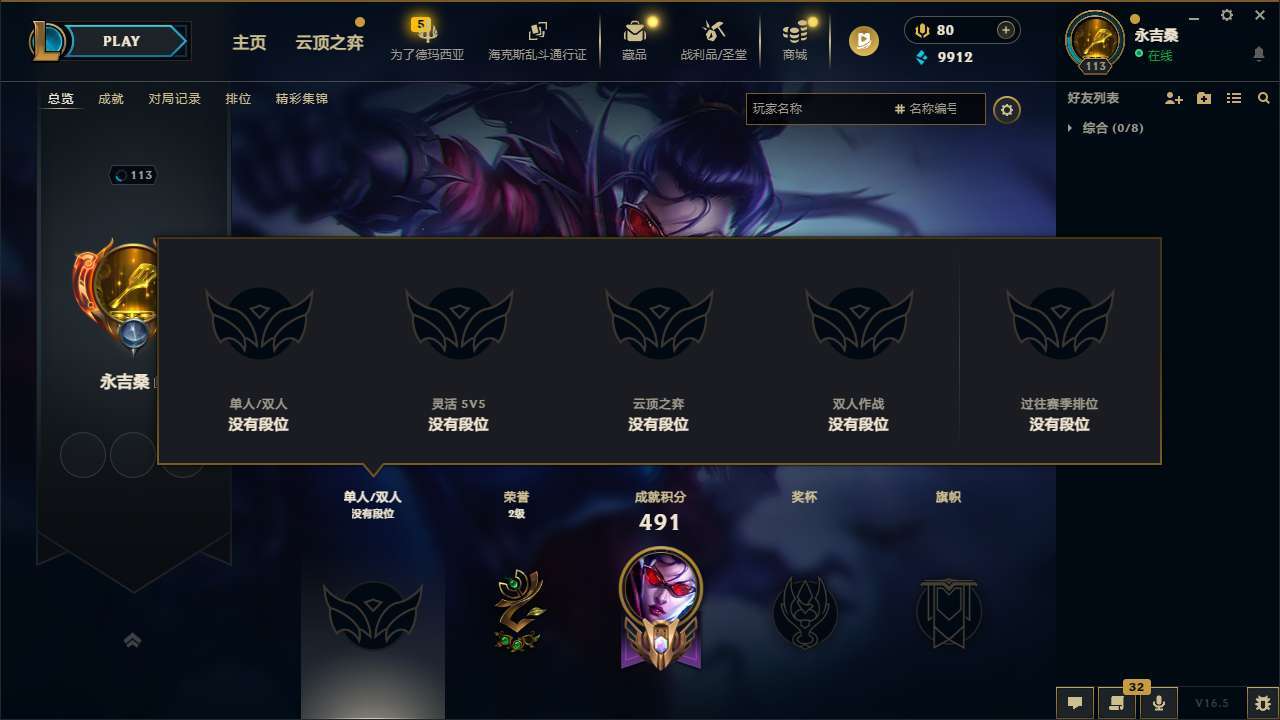Image resolution: width=1280 pixels, height=720 pixels.
Task: Click the plus to purchase RP
Action: (x=1003, y=30)
